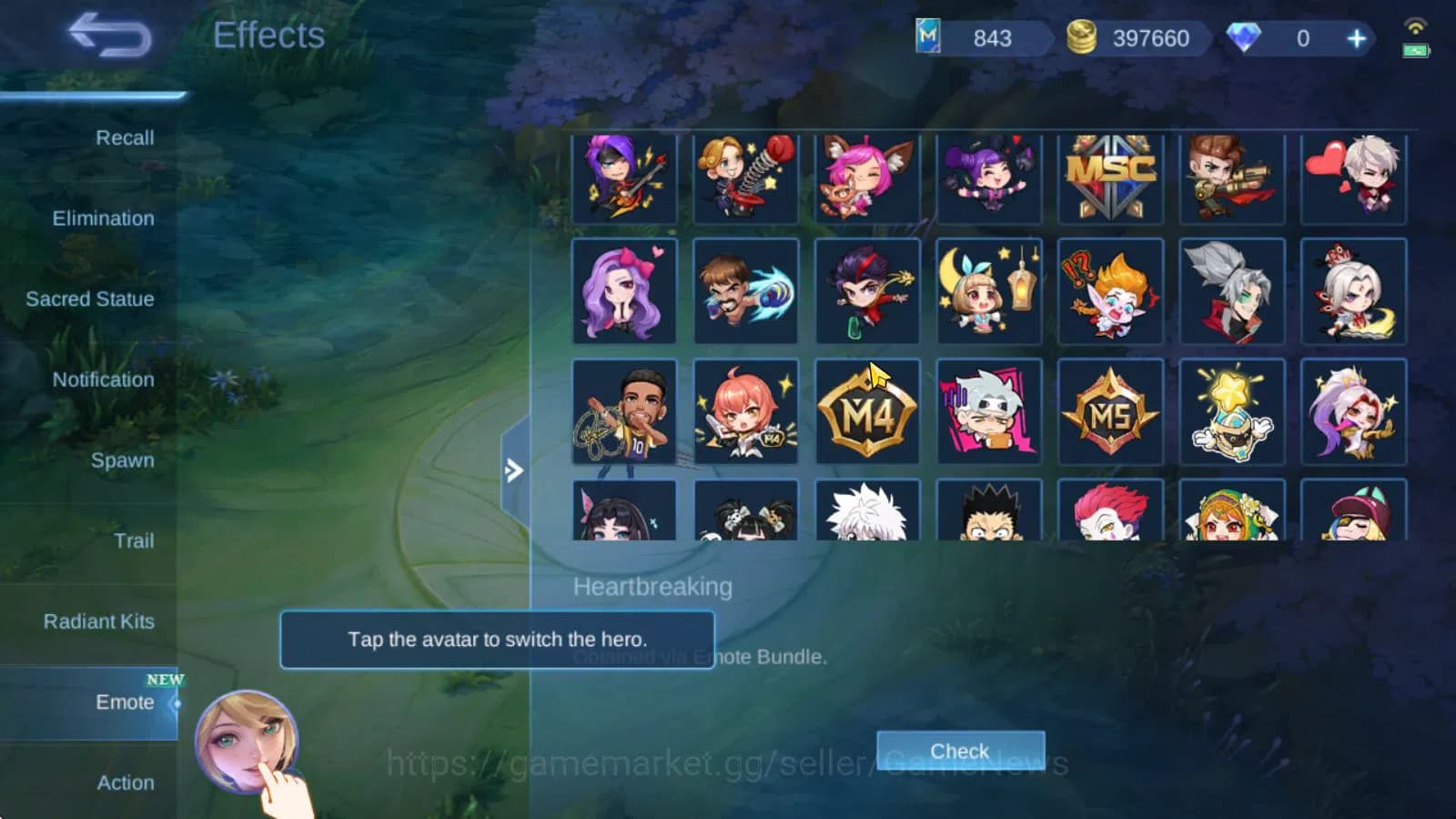Open the Radiant Kits section
This screenshot has width=1456, height=819.
(x=98, y=622)
